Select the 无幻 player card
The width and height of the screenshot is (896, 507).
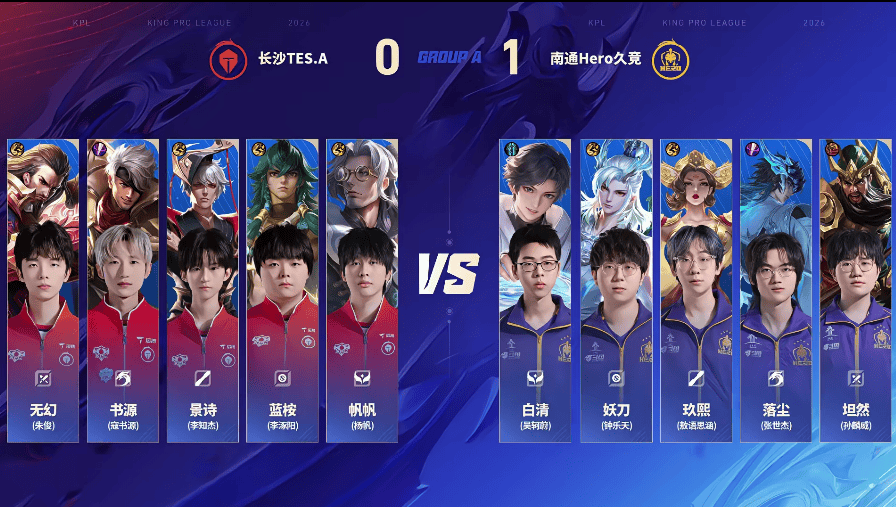point(43,290)
